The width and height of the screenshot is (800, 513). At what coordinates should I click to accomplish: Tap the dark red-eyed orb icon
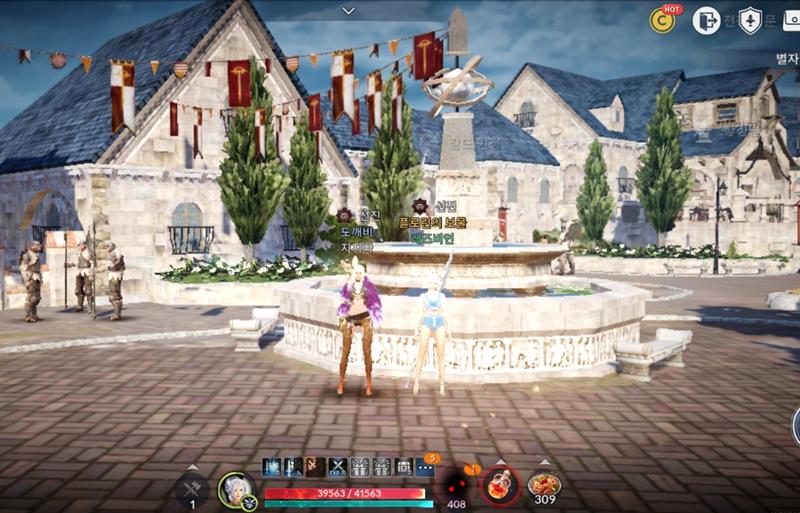click(458, 482)
